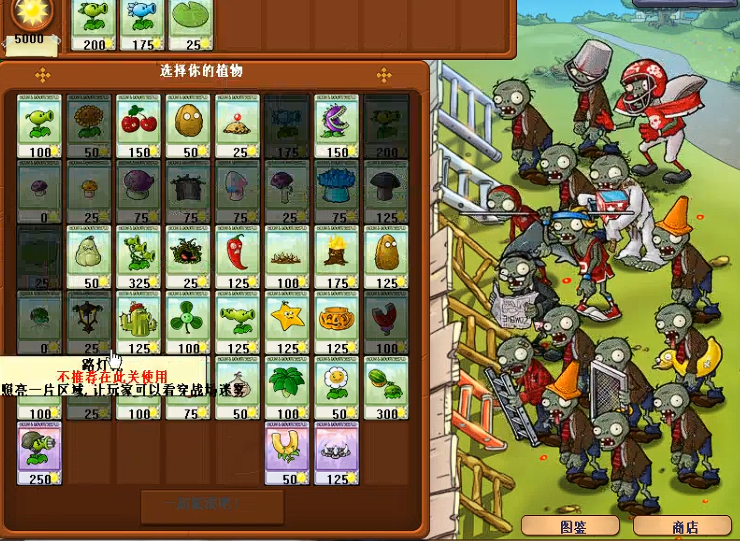This screenshot has width=740, height=541.
Task: Add the purple Chomper seed packet
Action: point(337,126)
